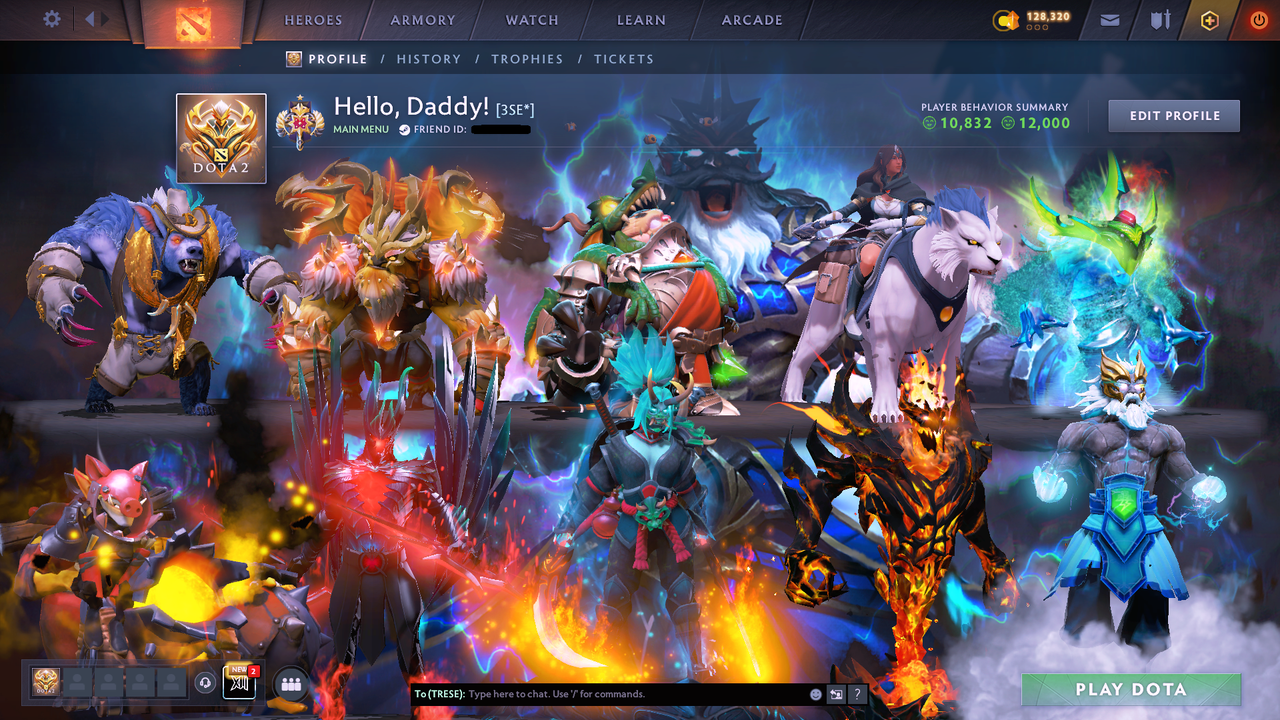Switch to the TROPHIES tab
The height and width of the screenshot is (720, 1280).
(528, 59)
